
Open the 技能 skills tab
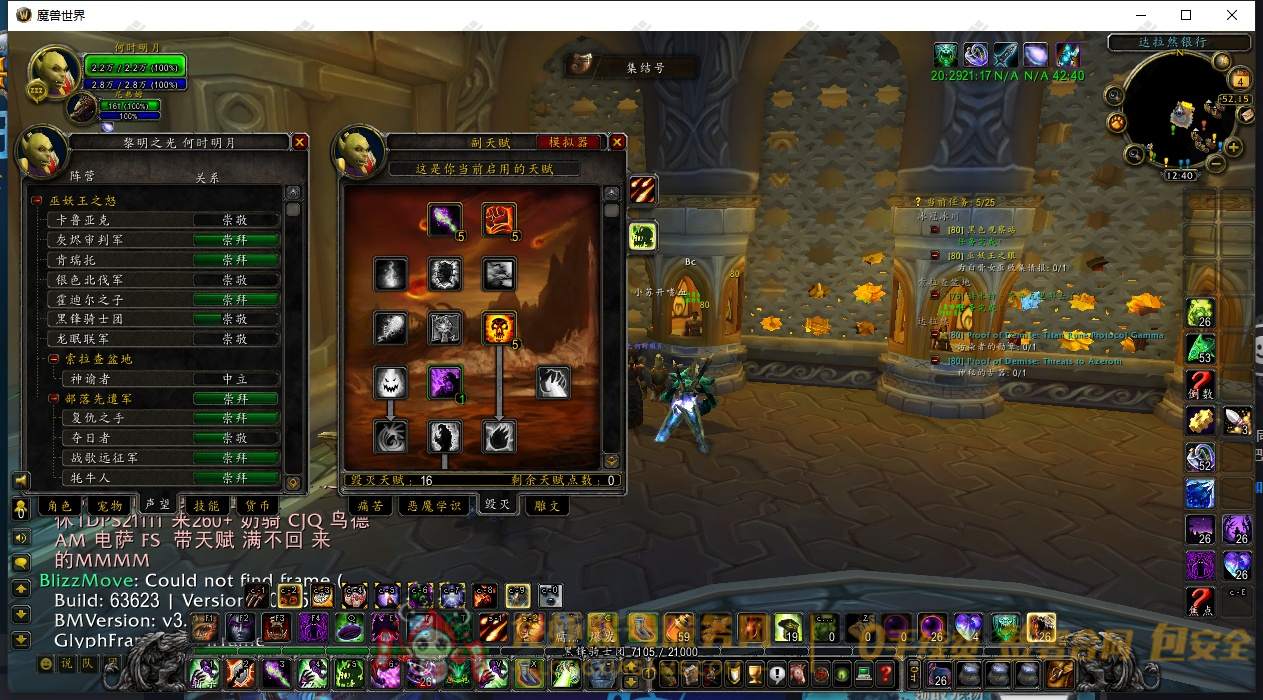(x=206, y=506)
